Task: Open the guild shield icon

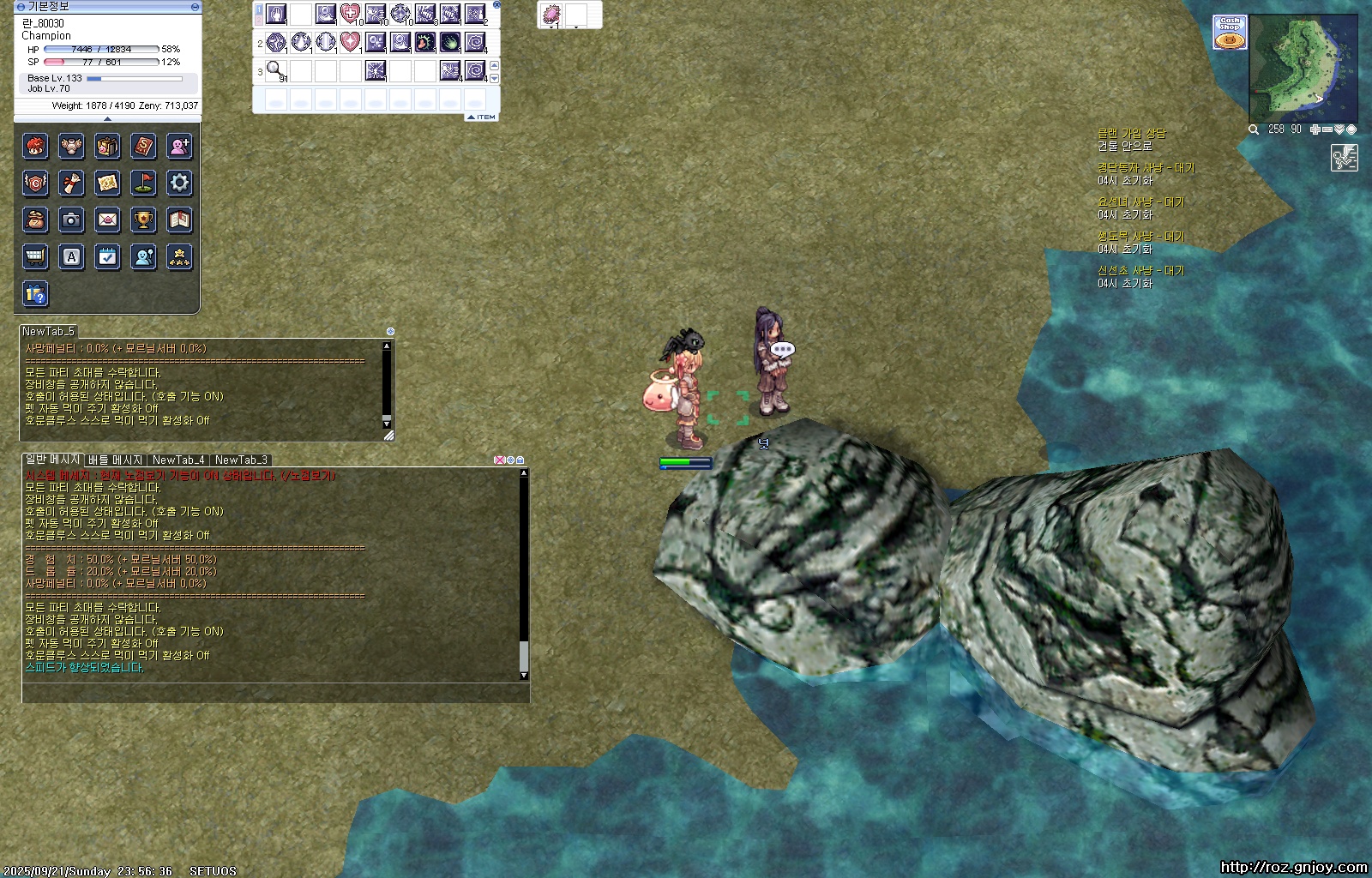Action: point(35,183)
